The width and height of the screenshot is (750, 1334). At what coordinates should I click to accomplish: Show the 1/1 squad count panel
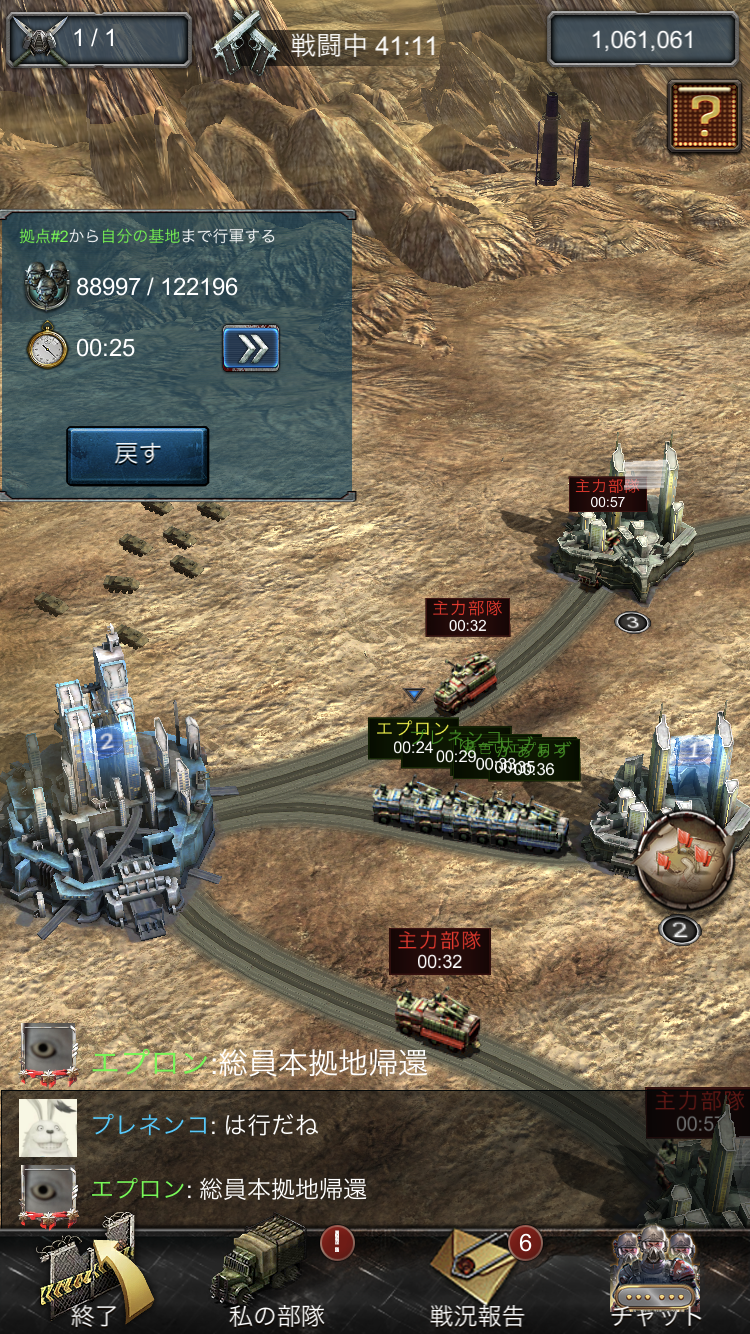click(x=98, y=40)
